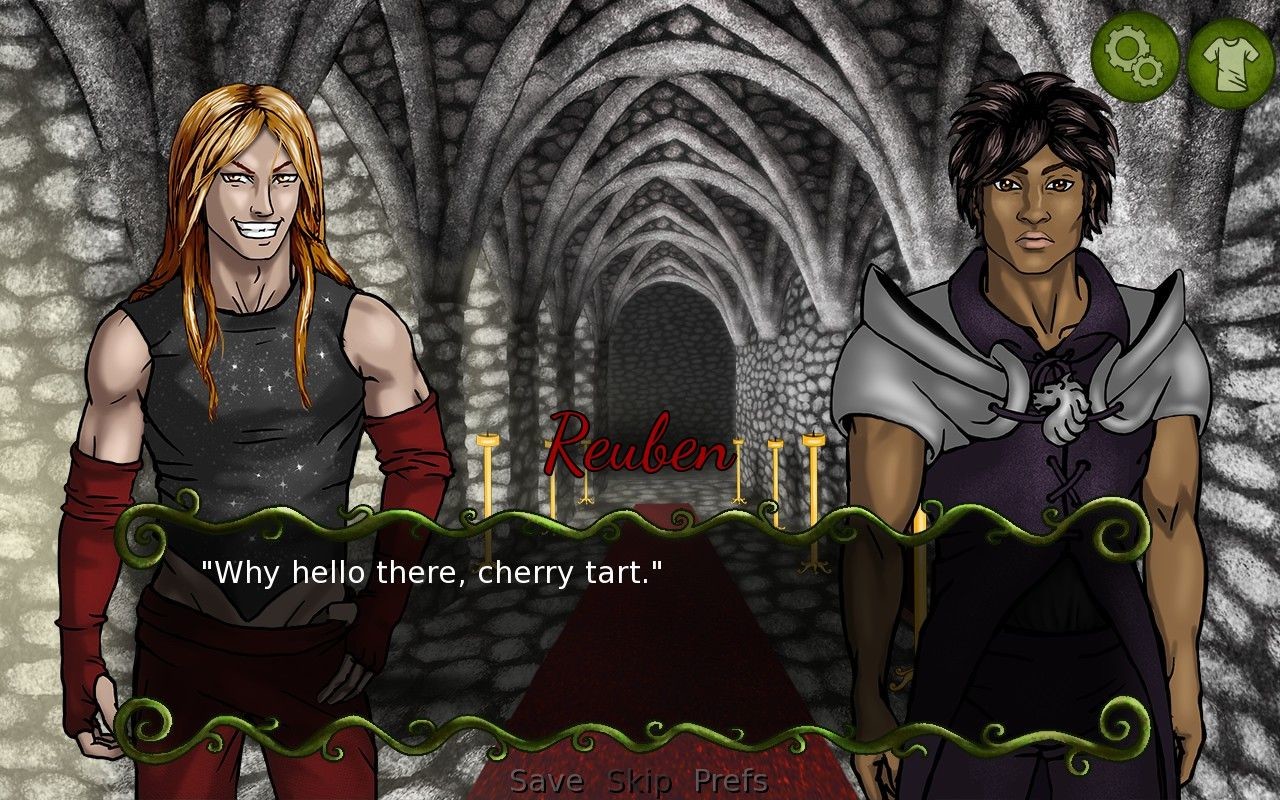Click the 'Why hello there, cherry tart' line

[435, 572]
